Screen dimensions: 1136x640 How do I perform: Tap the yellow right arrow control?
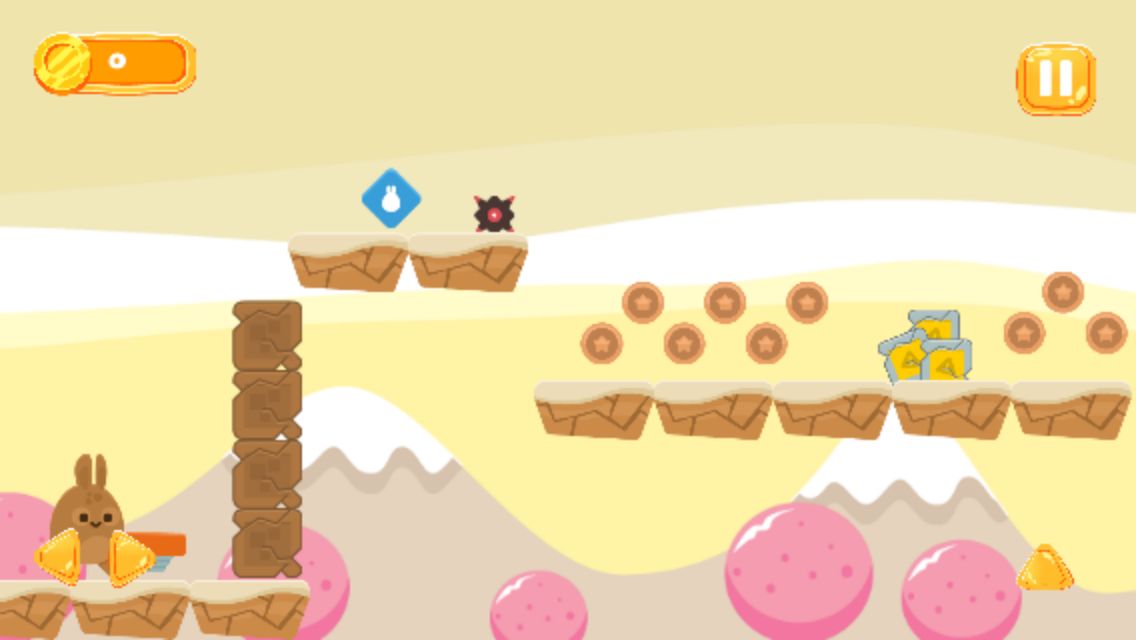130,557
